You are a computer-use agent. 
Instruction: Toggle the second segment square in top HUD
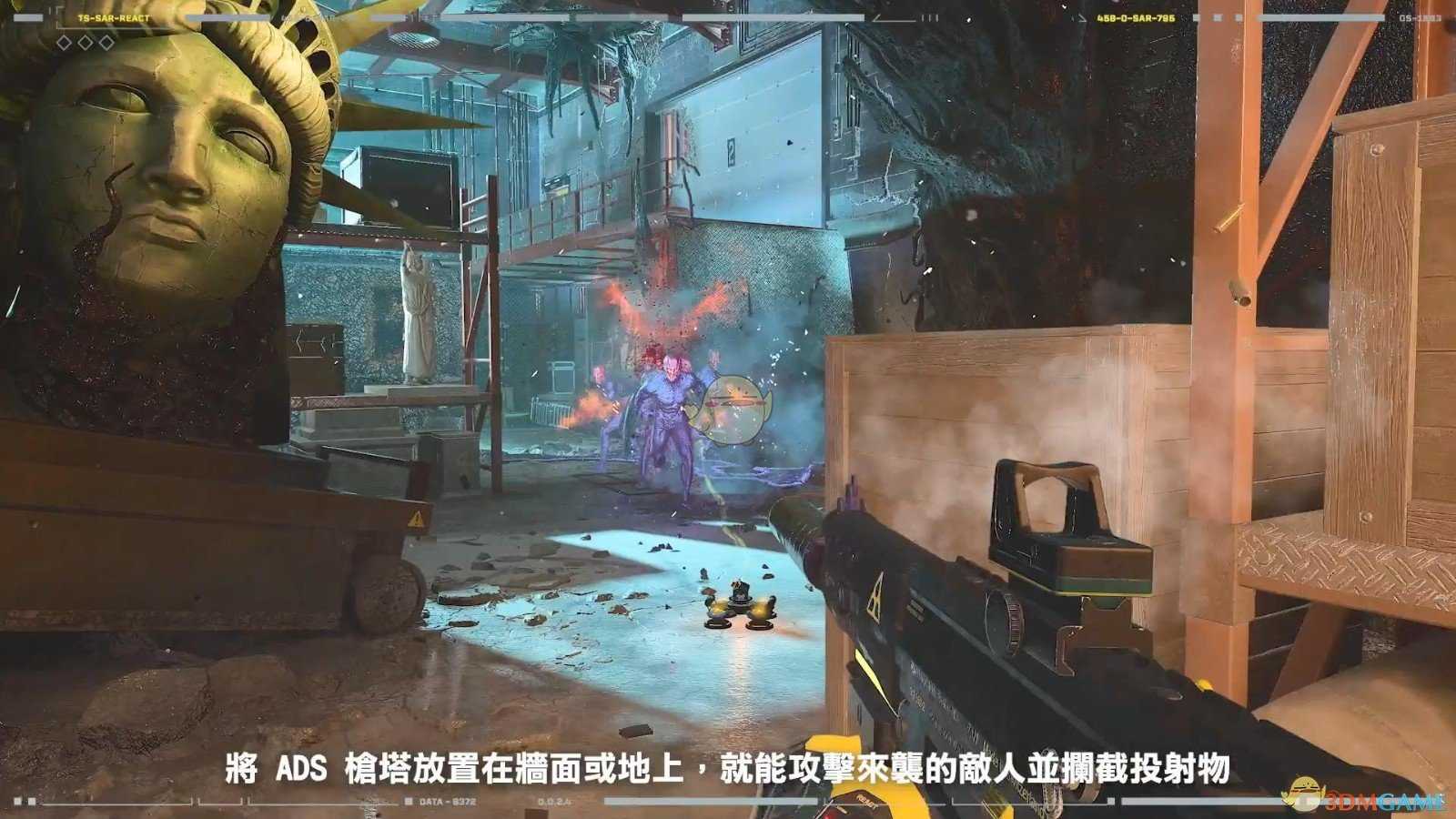pos(1218,19)
